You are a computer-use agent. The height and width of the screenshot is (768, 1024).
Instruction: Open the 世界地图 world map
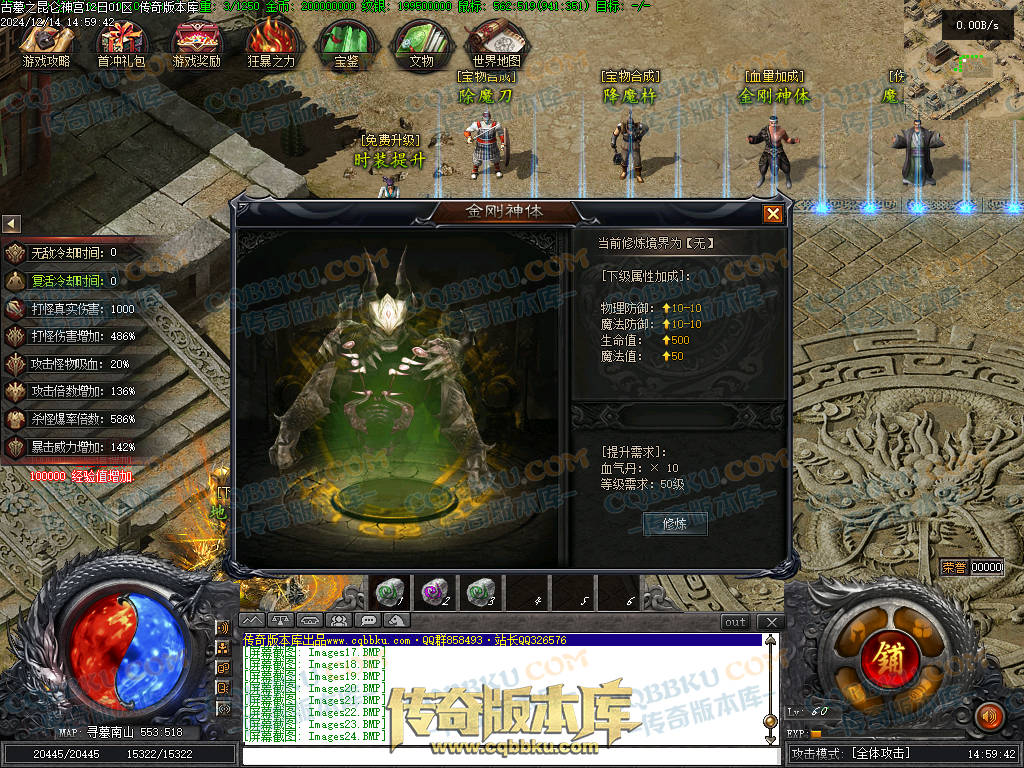click(x=496, y=42)
